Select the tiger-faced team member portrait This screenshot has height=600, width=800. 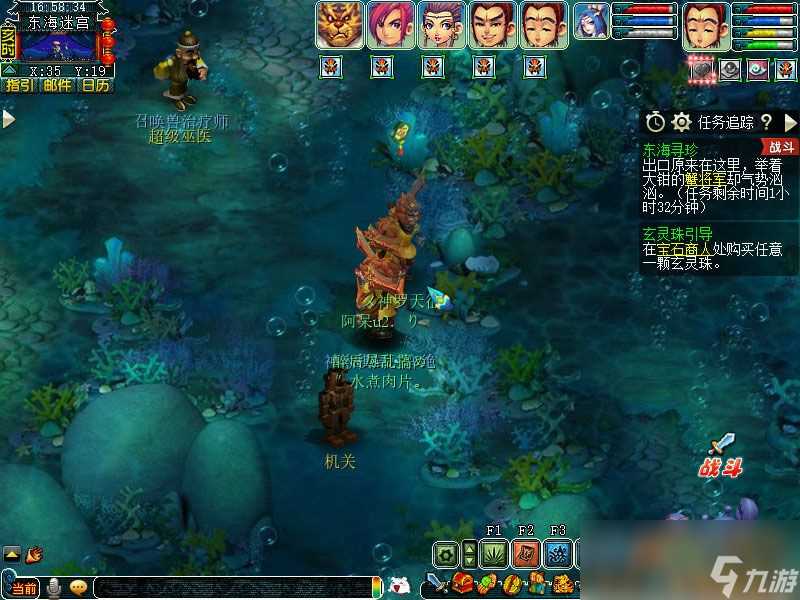tap(339, 25)
